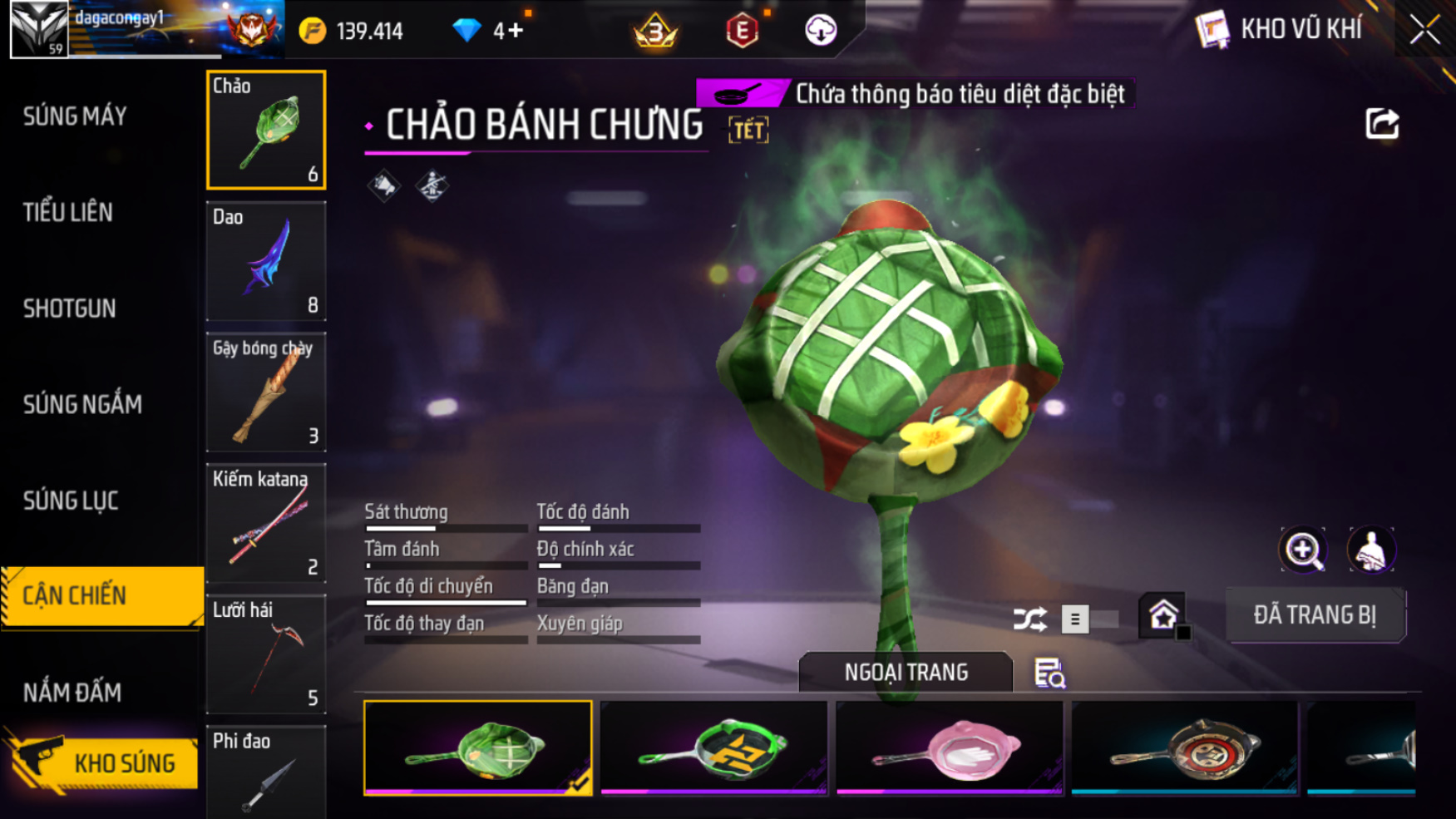Pick the Lưỡi hái scythe
1456x819 pixels.
266,654
